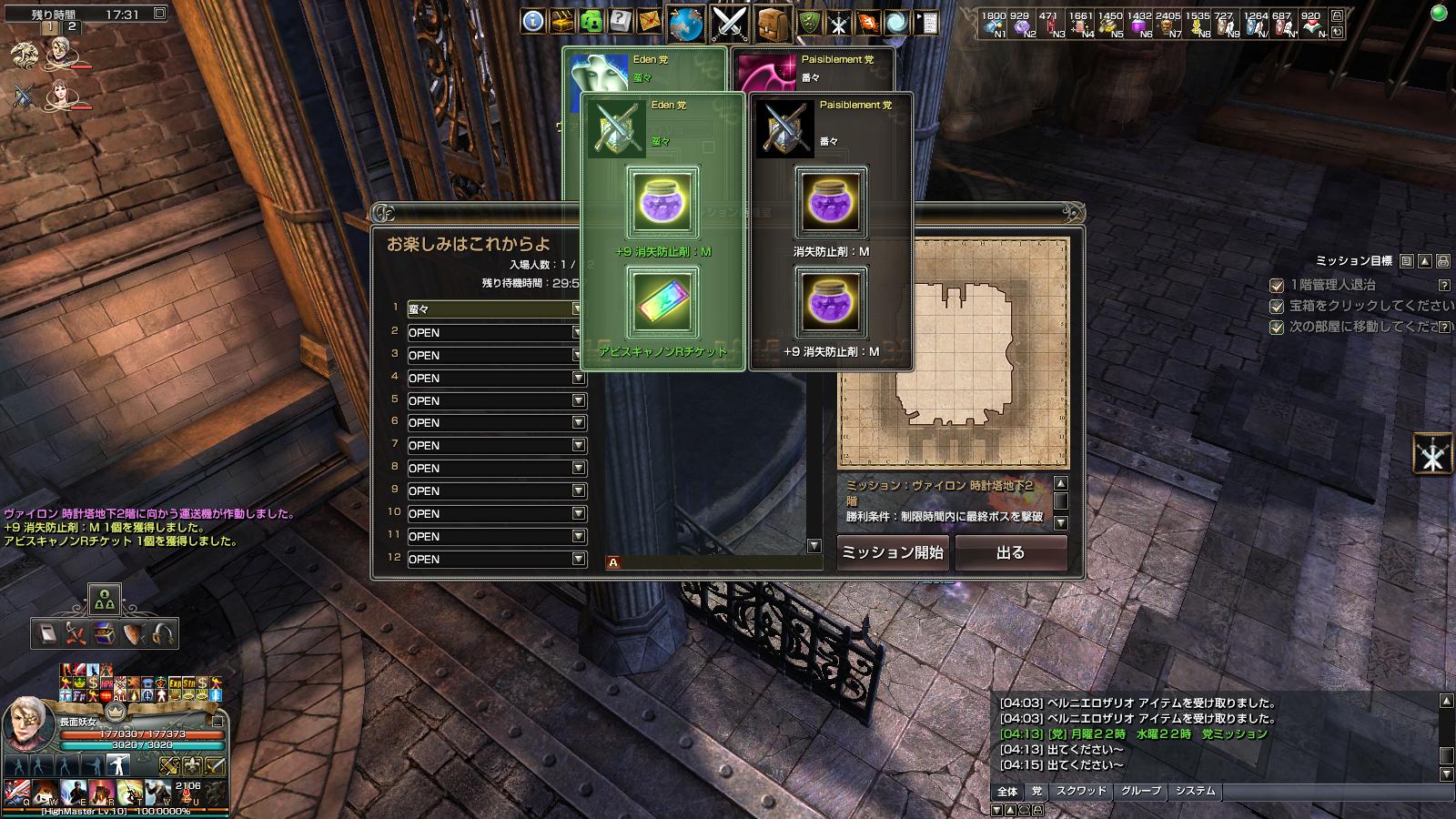Open the blue treasure chest icon
Screen dimensions: 1456x819
pos(106,633)
